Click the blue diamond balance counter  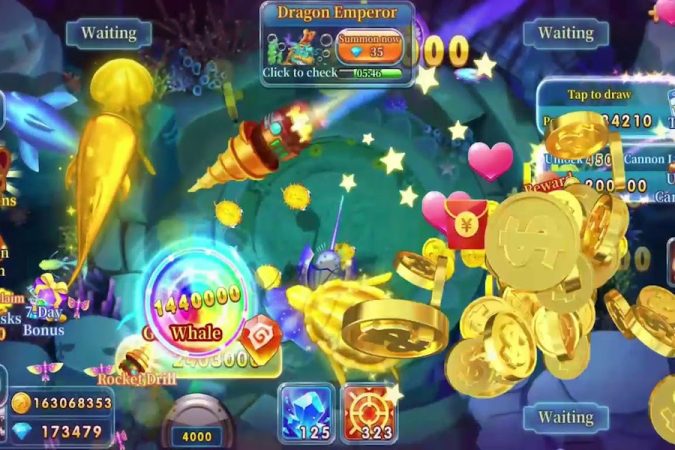click(62, 432)
